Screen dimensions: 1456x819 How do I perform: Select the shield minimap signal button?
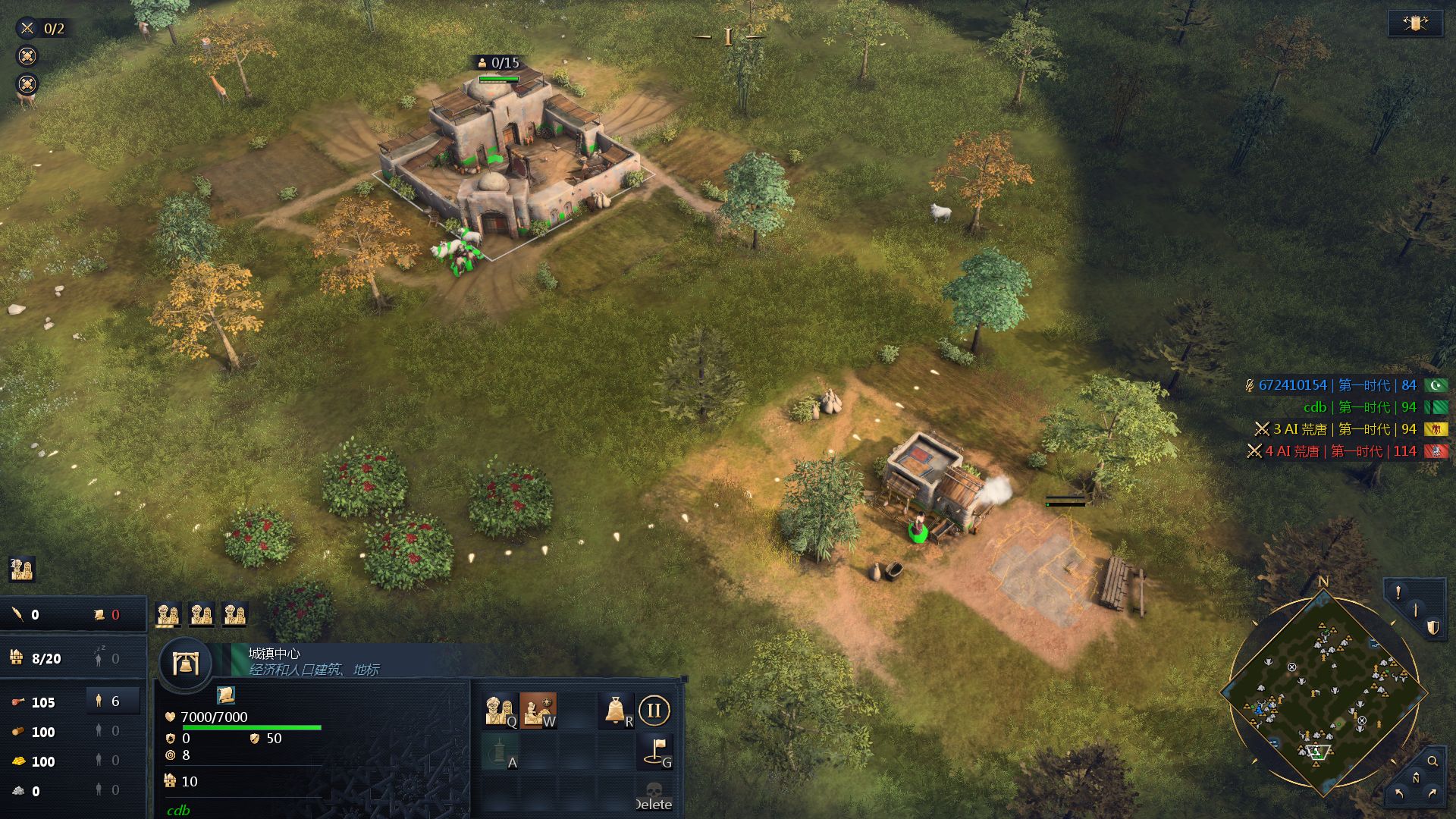click(1432, 627)
